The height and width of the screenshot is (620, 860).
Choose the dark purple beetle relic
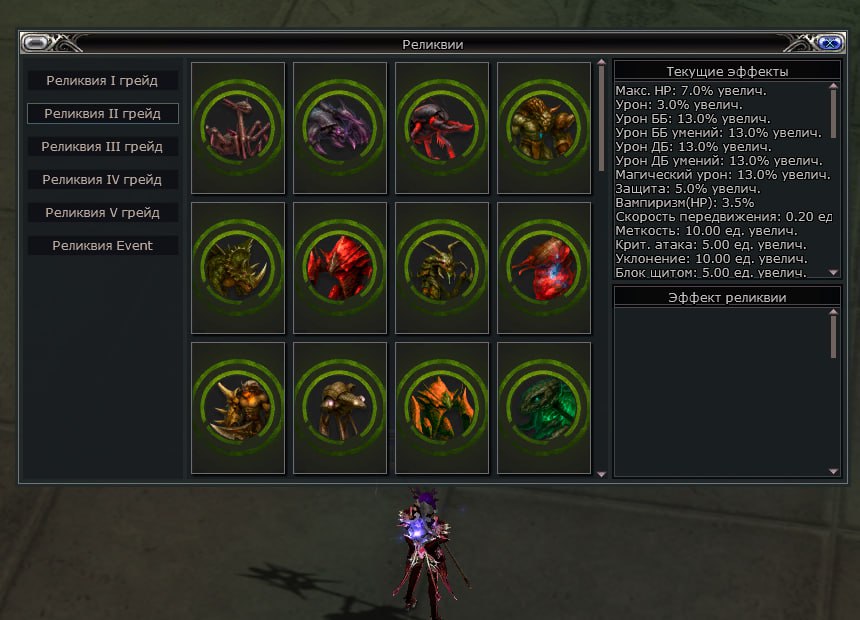pyautogui.click(x=340, y=127)
